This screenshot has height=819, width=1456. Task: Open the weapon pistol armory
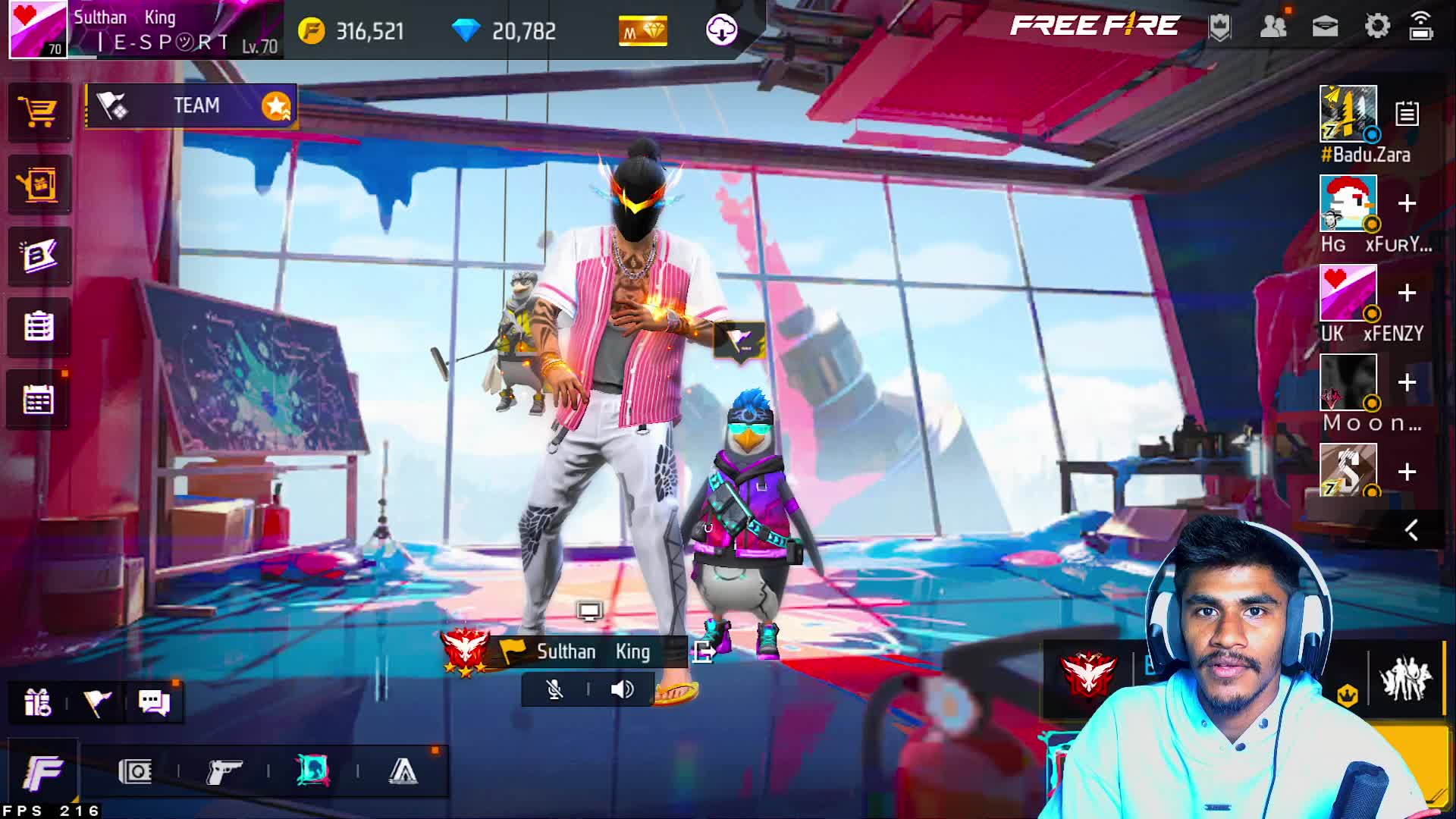tap(224, 772)
